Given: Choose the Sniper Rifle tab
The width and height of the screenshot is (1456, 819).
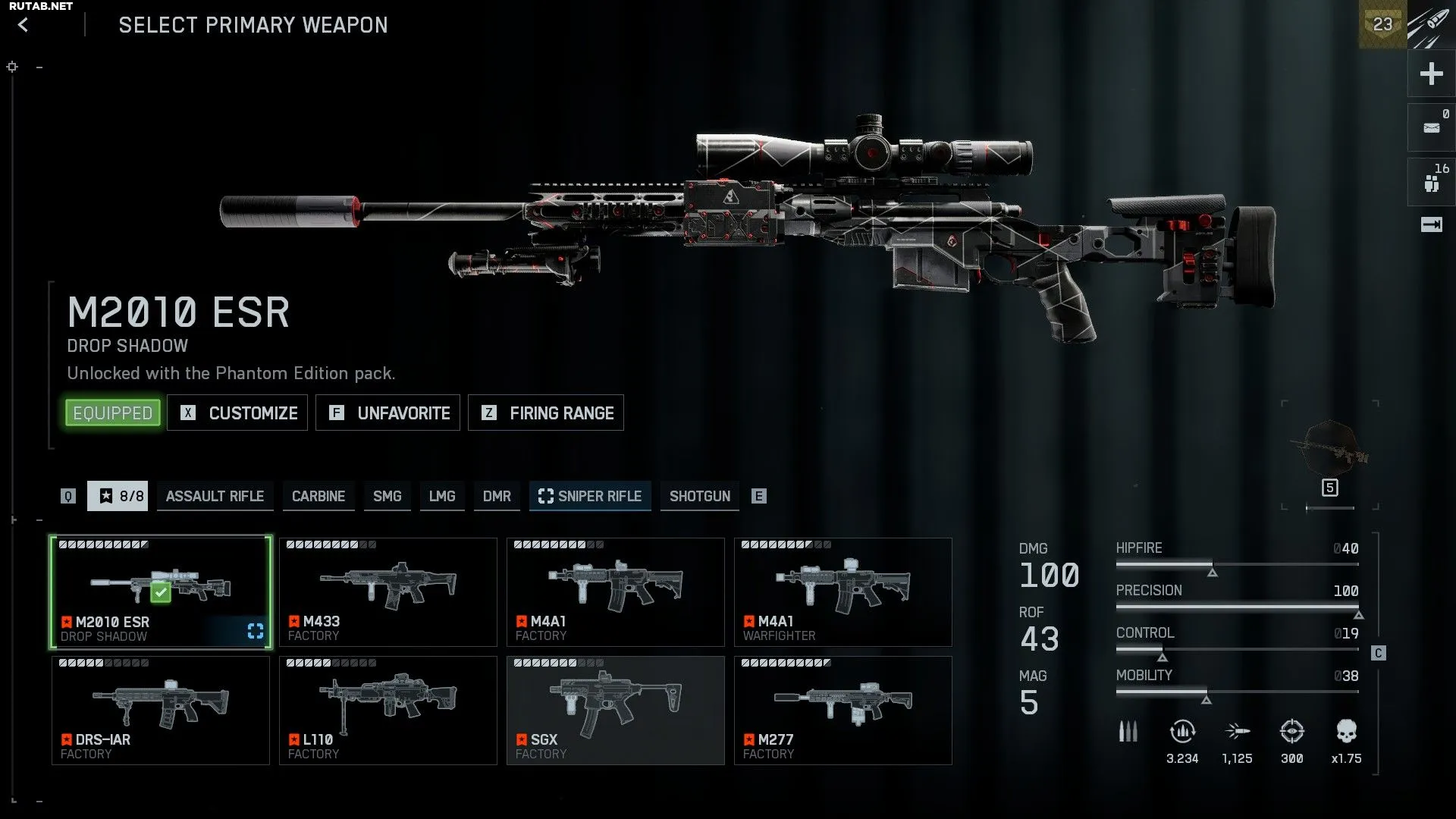Looking at the screenshot, I should point(590,496).
